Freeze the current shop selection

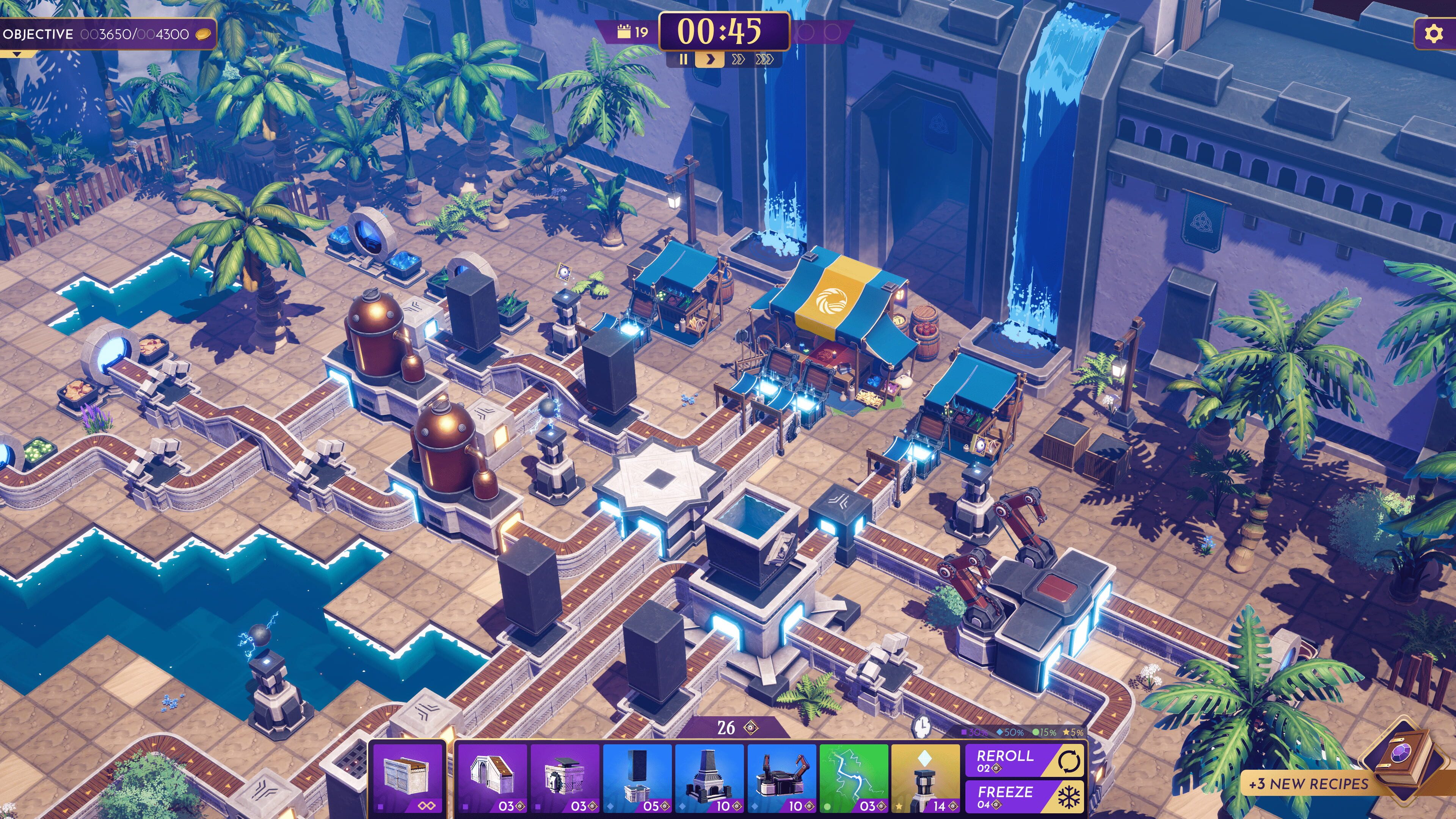pyautogui.click(x=1024, y=796)
